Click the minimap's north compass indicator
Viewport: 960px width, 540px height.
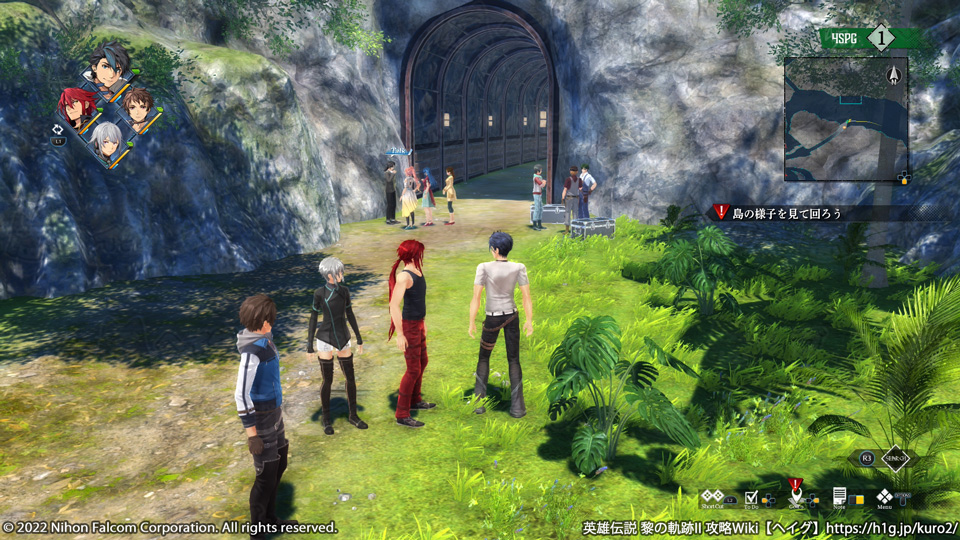pos(894,73)
